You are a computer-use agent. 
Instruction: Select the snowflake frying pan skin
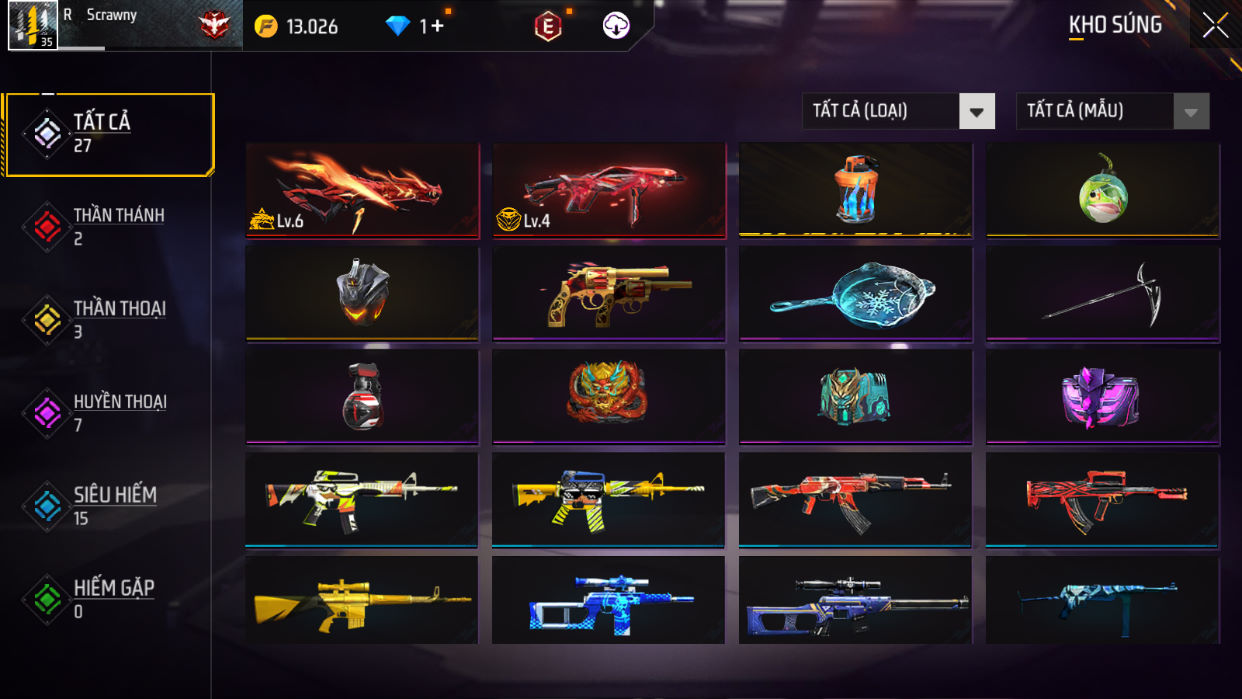pos(856,294)
